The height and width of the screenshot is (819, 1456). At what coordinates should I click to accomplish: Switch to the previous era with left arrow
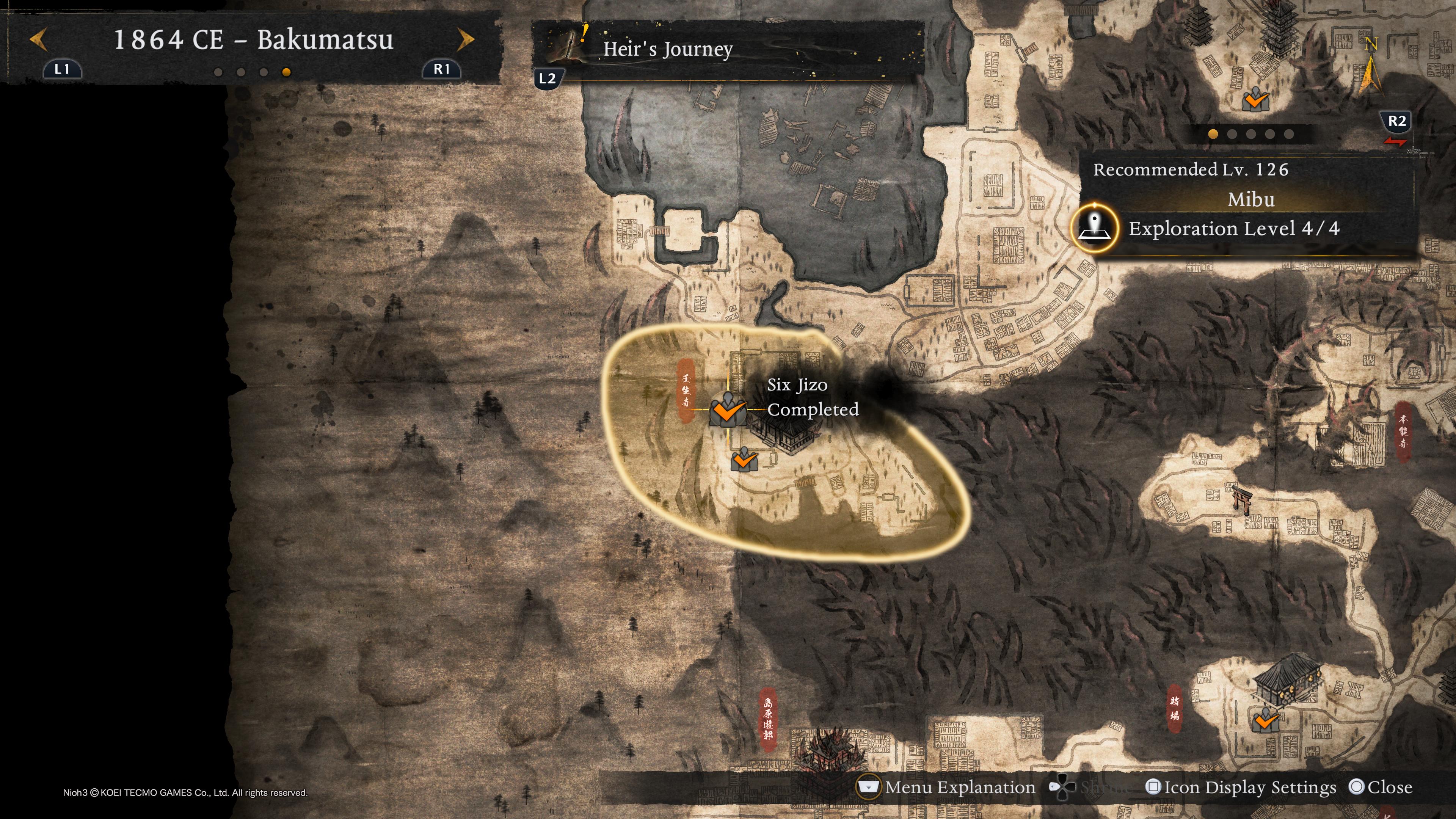(38, 39)
